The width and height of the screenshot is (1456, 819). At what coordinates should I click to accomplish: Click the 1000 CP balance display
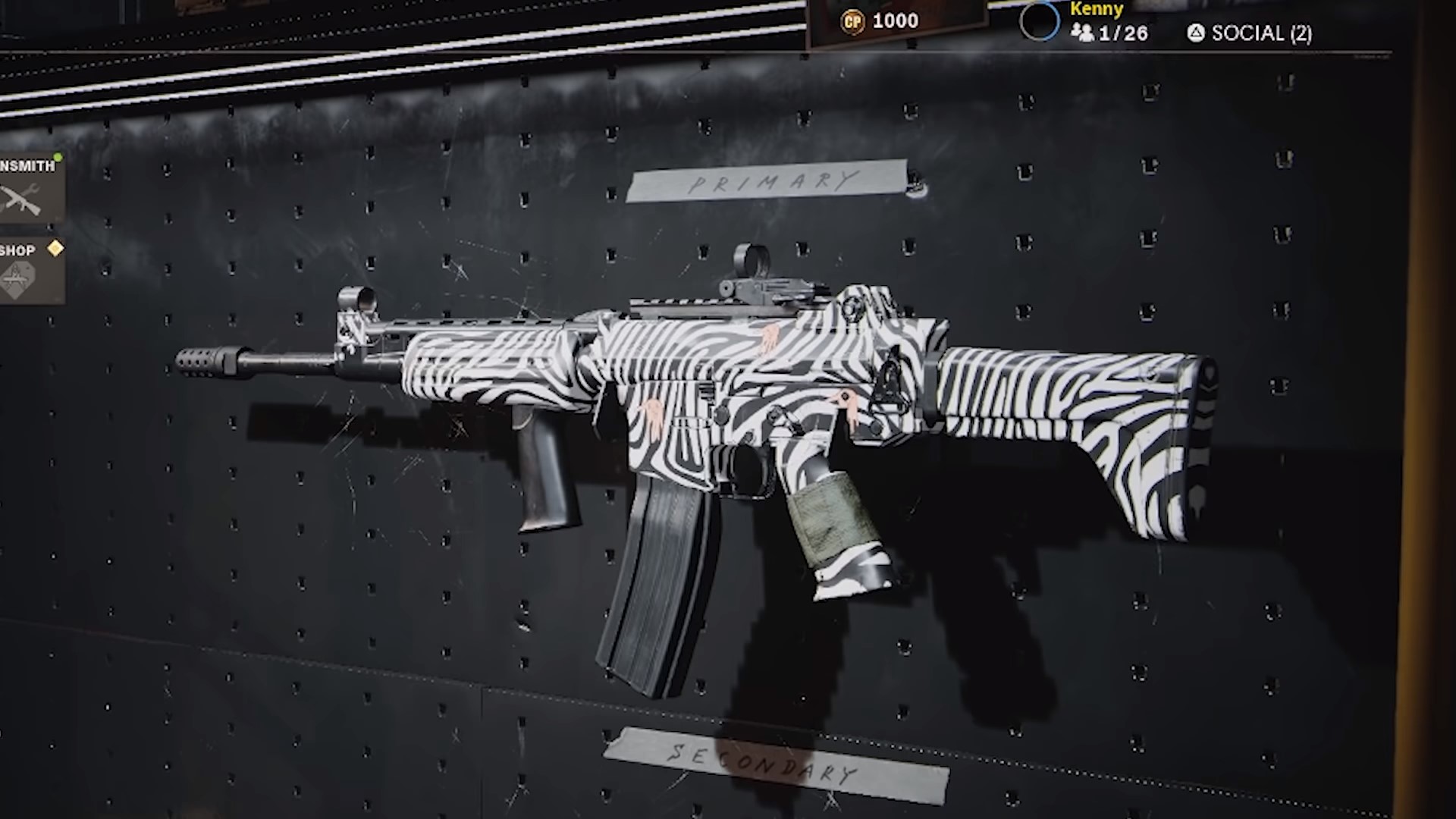[895, 20]
